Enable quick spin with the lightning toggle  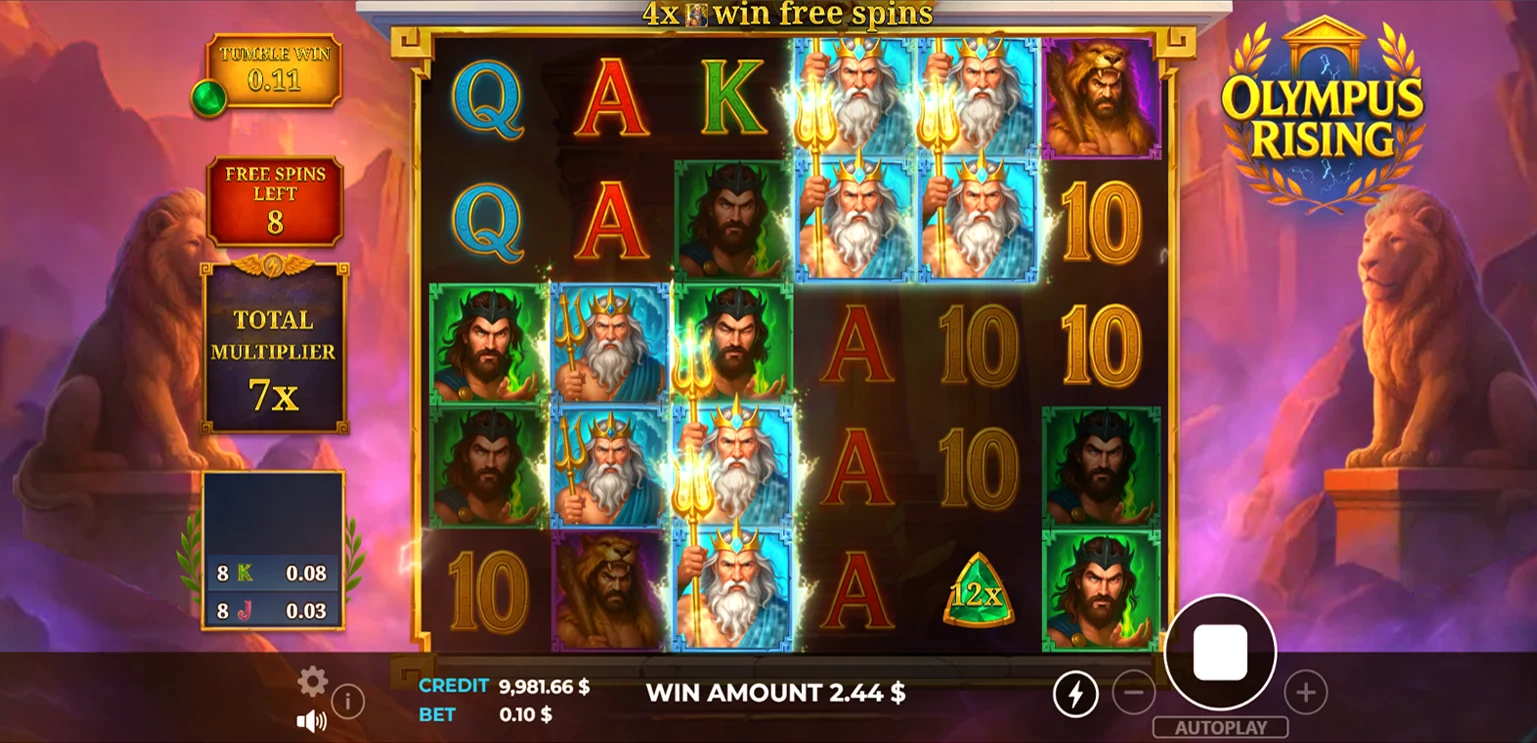click(x=1076, y=692)
